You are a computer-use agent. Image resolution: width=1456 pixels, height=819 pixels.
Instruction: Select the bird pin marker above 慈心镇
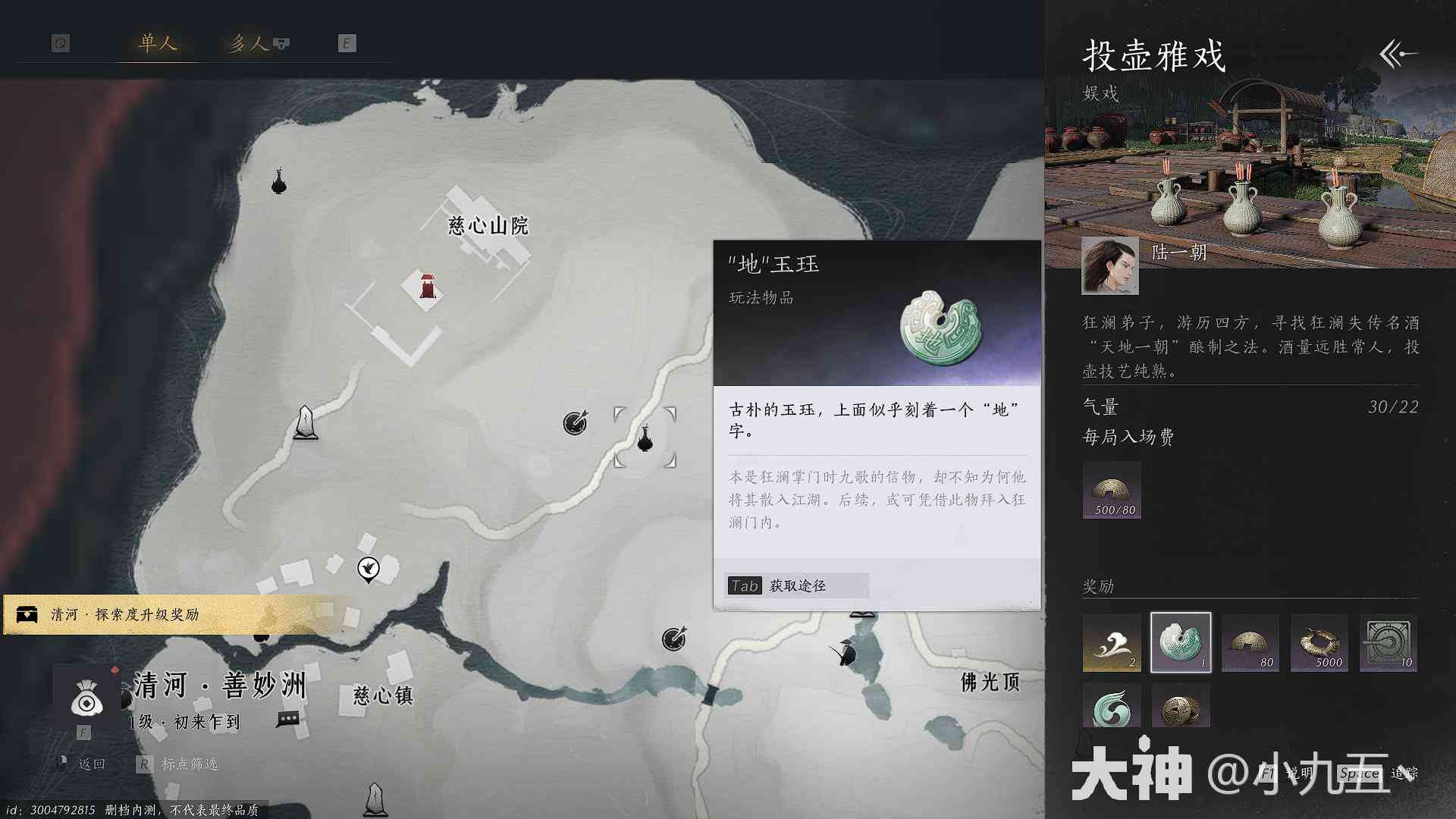point(369,569)
